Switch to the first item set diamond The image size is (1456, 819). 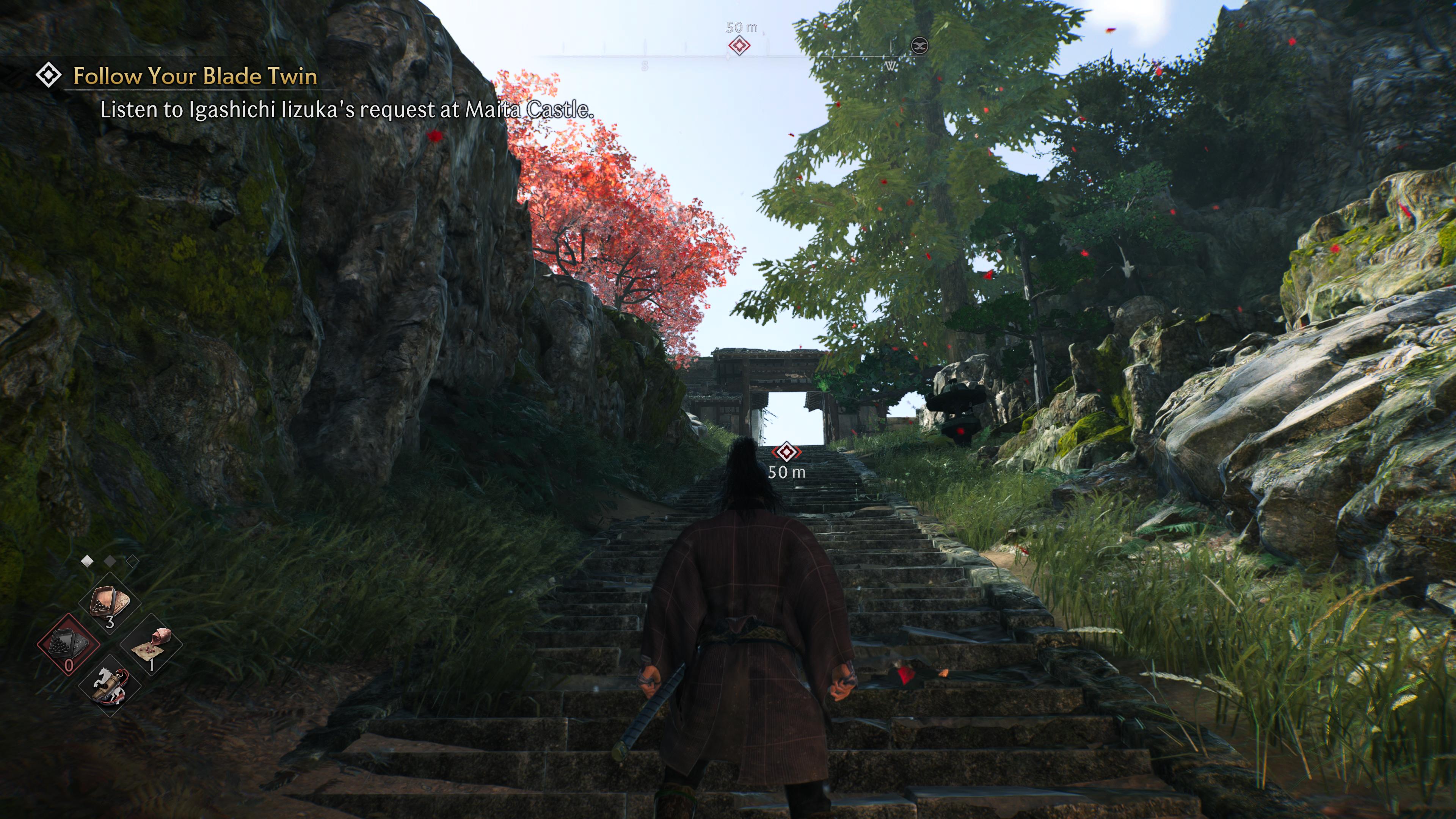click(x=88, y=561)
